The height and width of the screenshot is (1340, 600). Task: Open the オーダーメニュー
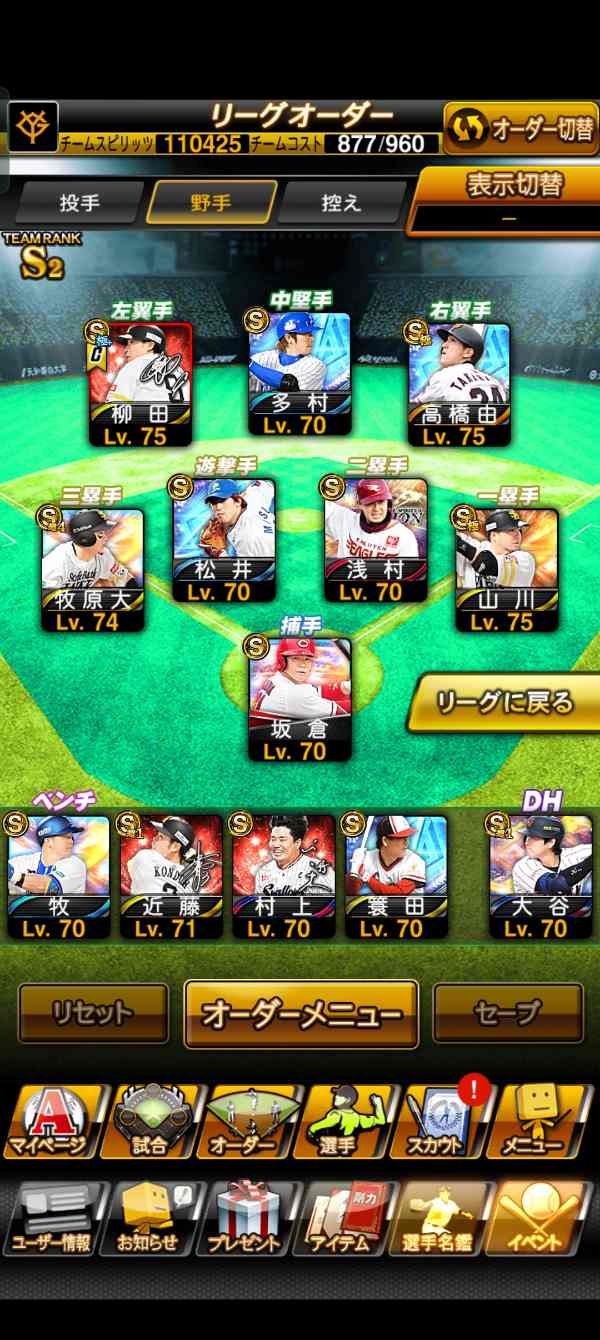pos(301,1013)
